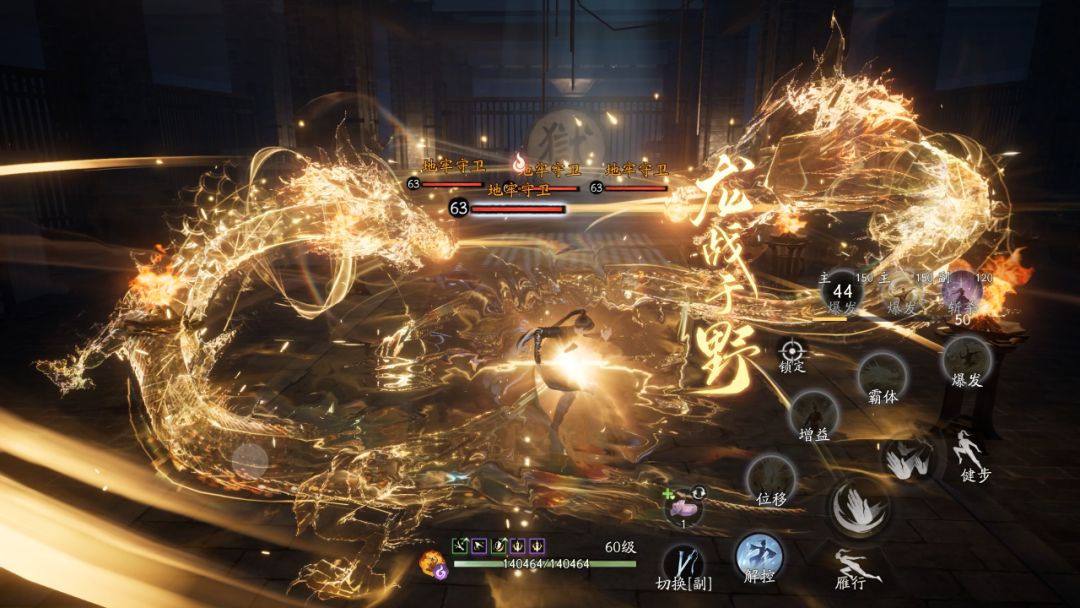This screenshot has width=1080, height=608.
Task: Activate the 霸体 skill
Action: pos(882,374)
